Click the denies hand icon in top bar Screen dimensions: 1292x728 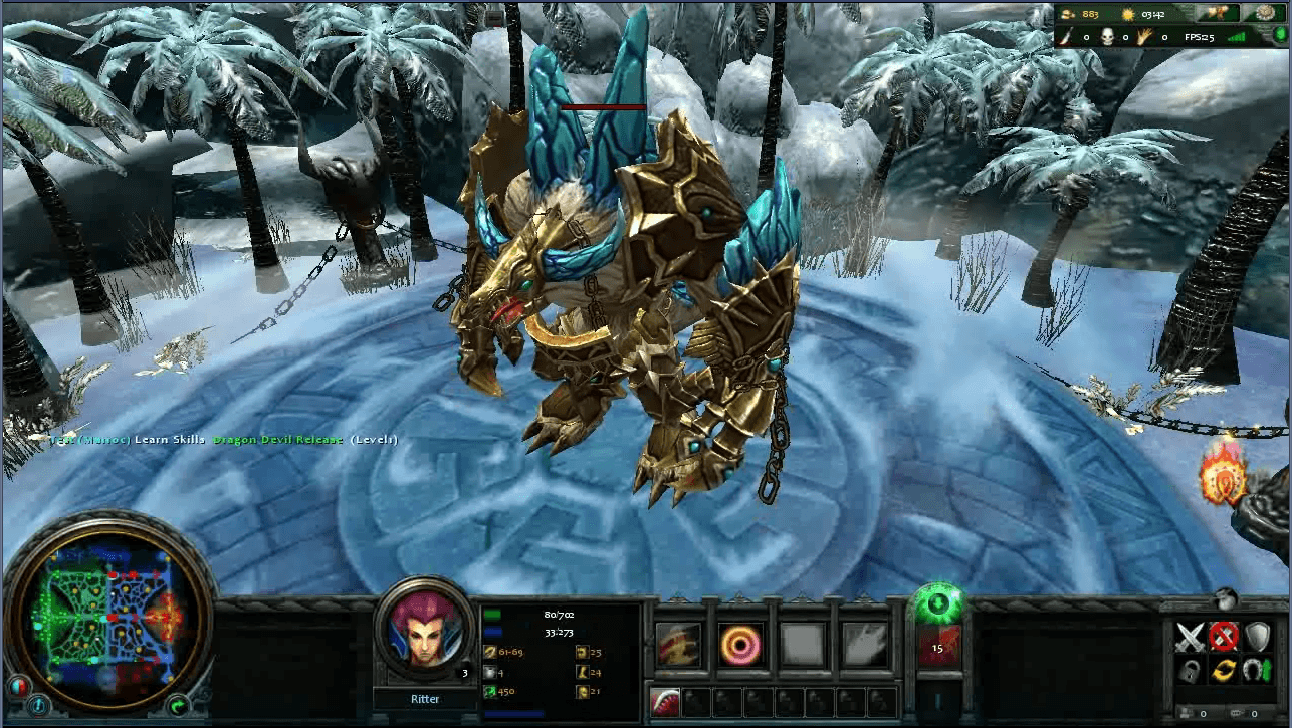(1143, 36)
